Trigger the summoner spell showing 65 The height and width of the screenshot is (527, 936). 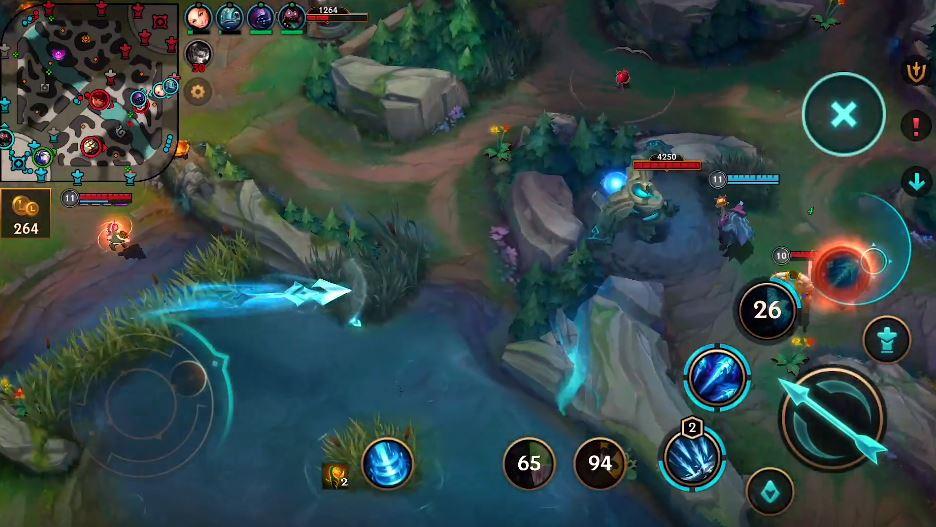[x=529, y=464]
